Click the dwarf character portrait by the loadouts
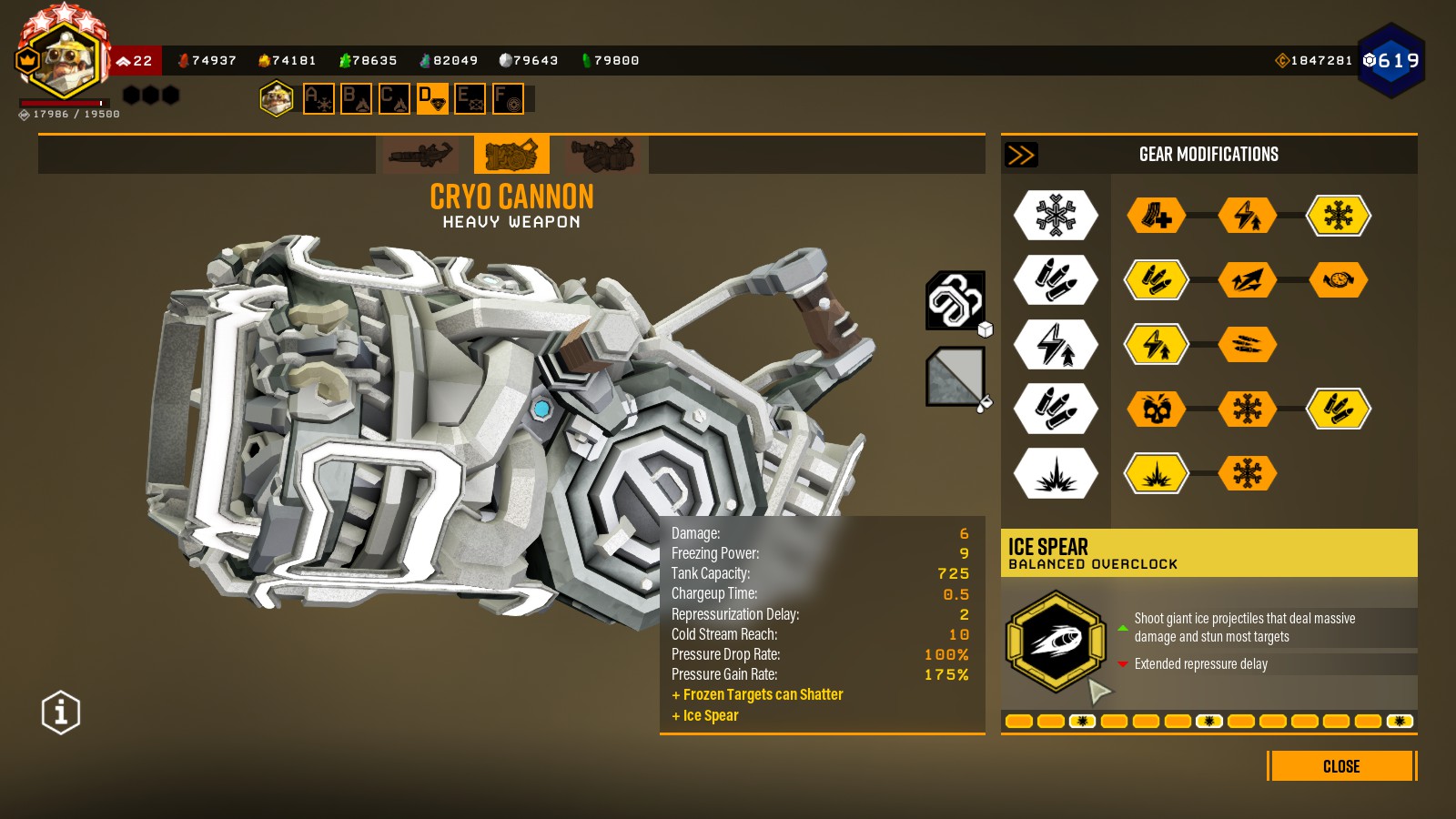 click(x=277, y=98)
